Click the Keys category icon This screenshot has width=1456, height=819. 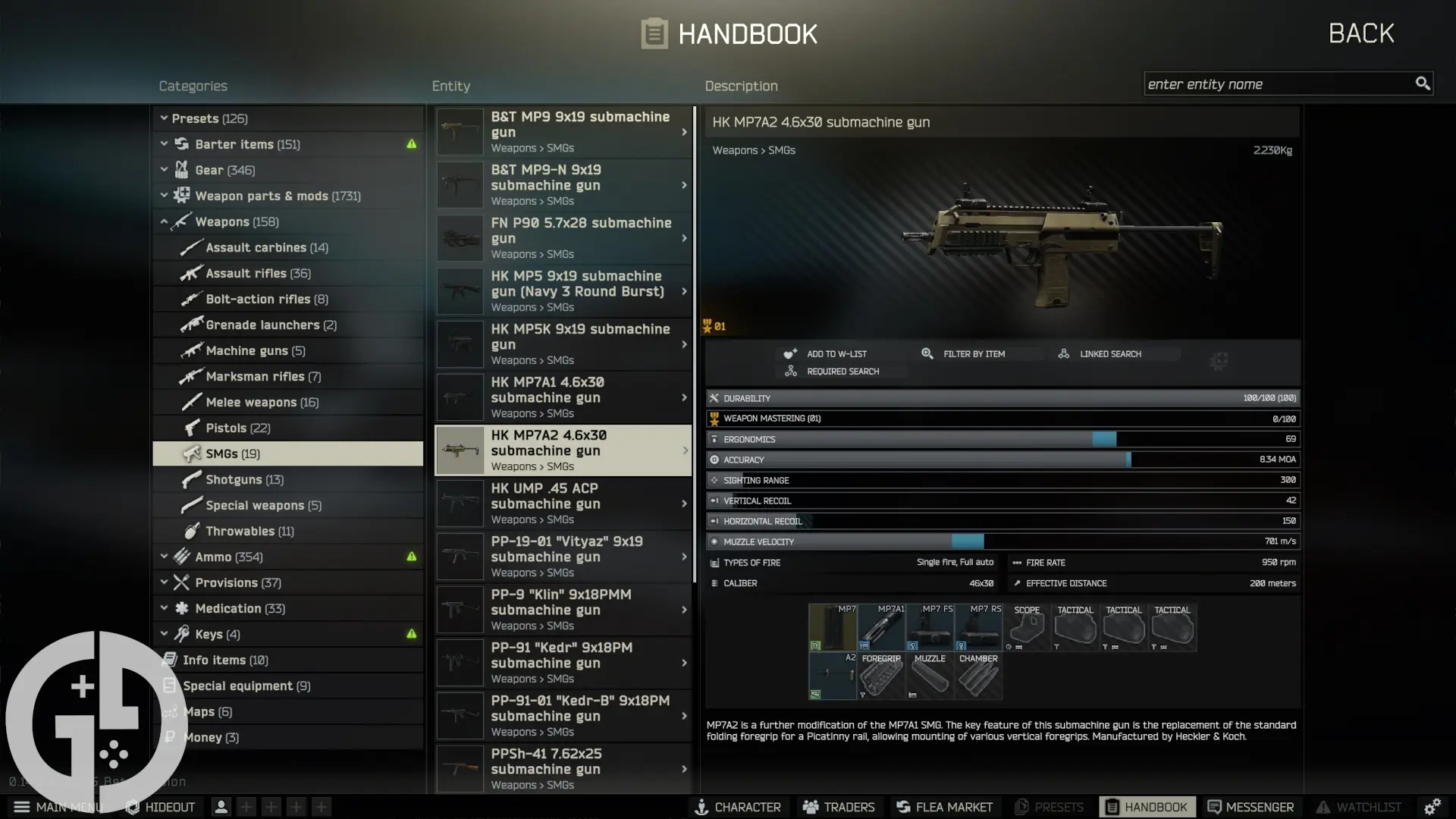click(x=182, y=634)
